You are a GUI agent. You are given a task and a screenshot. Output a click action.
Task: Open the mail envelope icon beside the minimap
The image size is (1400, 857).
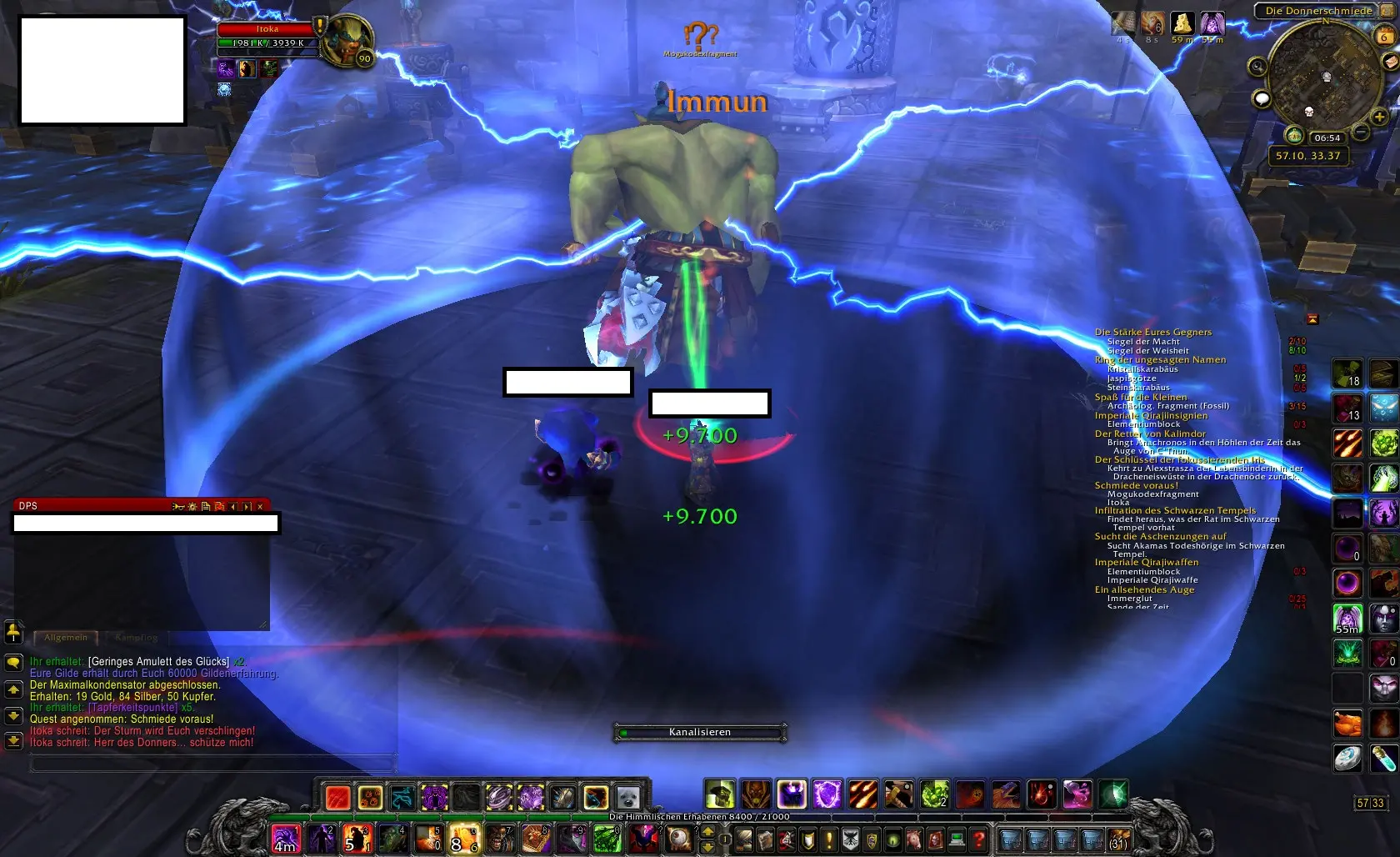click(x=1391, y=63)
